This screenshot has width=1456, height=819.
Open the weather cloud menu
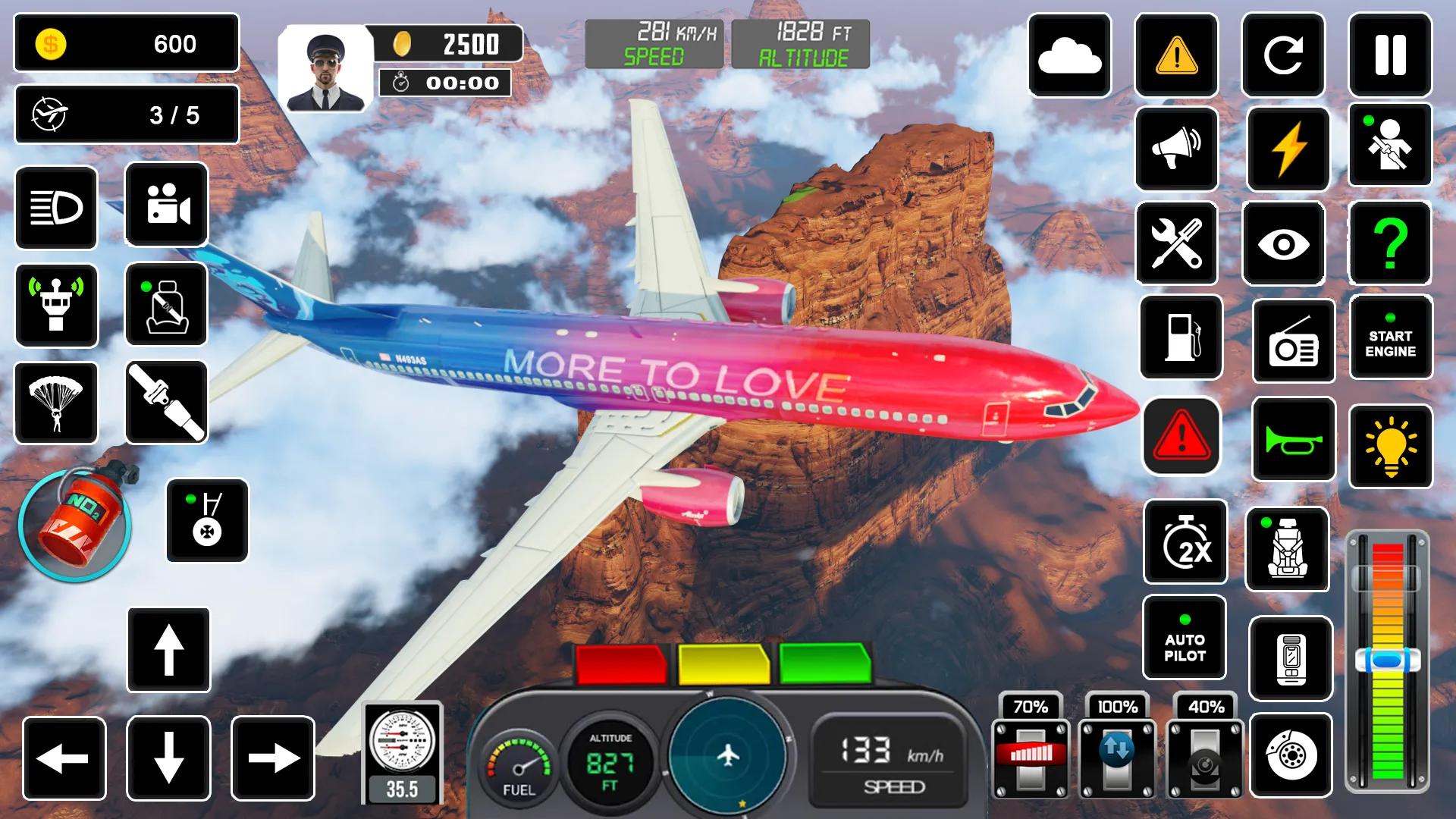point(1069,55)
